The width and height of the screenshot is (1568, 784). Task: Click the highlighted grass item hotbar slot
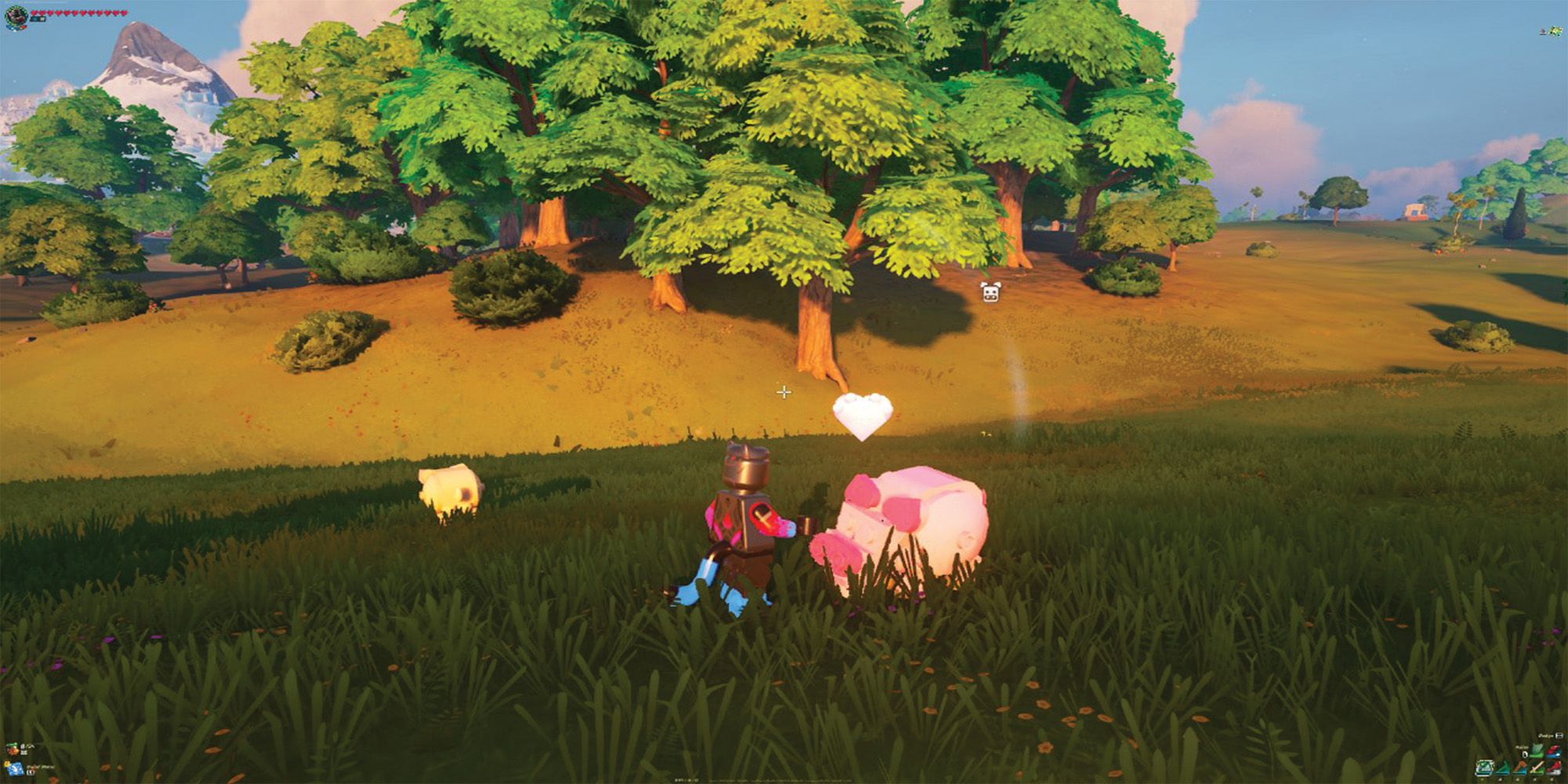point(1485,768)
